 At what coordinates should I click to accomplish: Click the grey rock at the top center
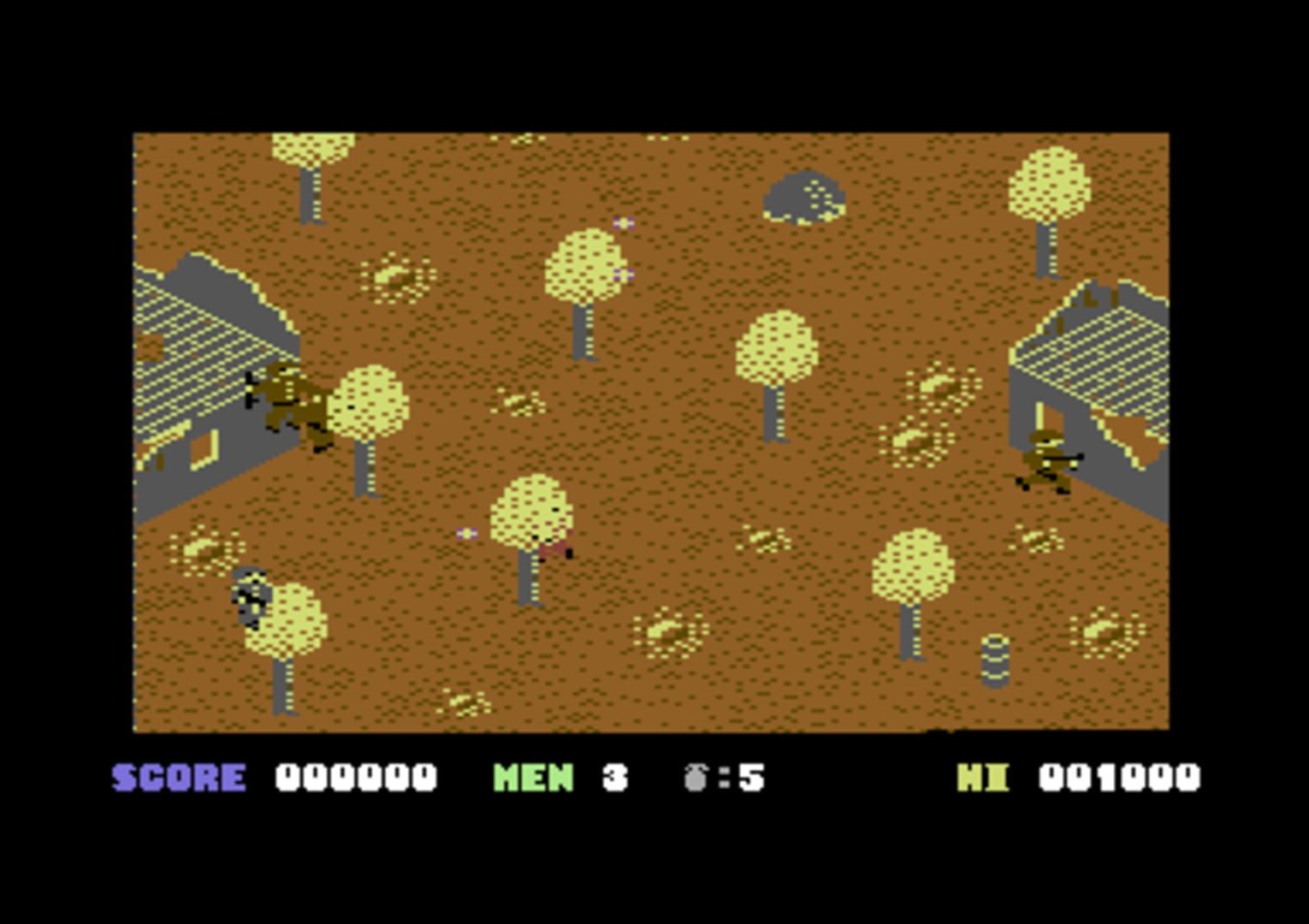coord(803,198)
